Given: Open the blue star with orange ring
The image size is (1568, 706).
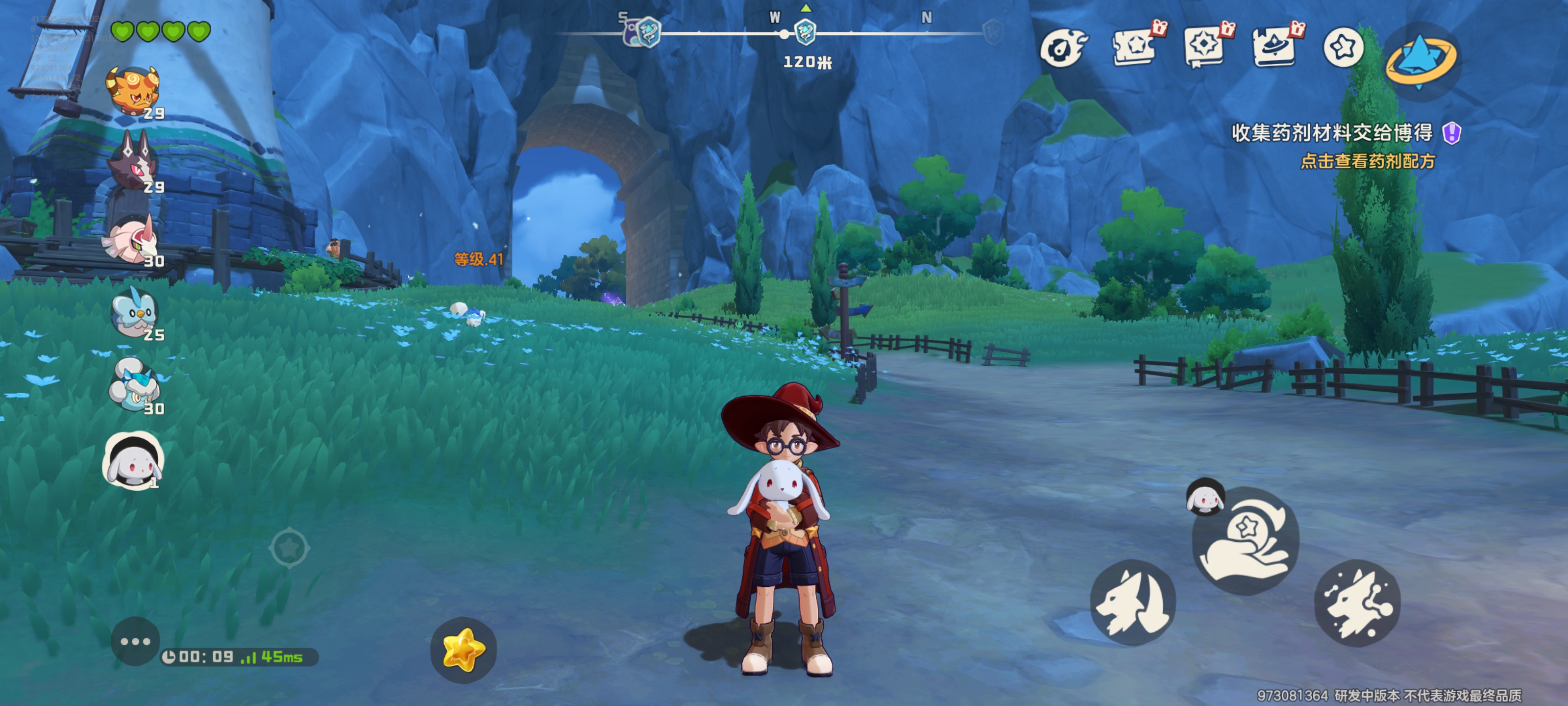Looking at the screenshot, I should (x=1420, y=60).
